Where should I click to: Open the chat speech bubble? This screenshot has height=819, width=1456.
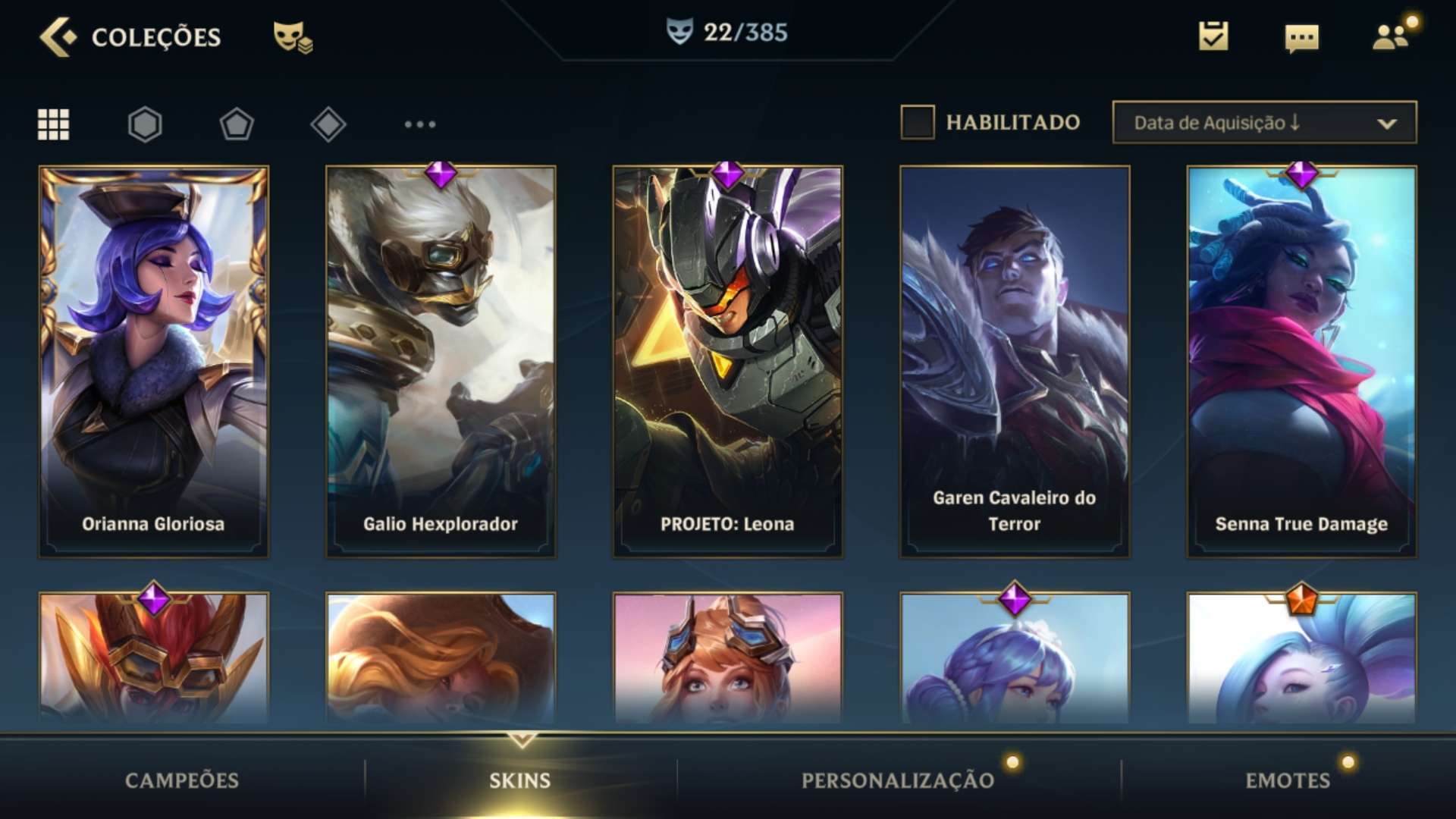click(x=1301, y=38)
